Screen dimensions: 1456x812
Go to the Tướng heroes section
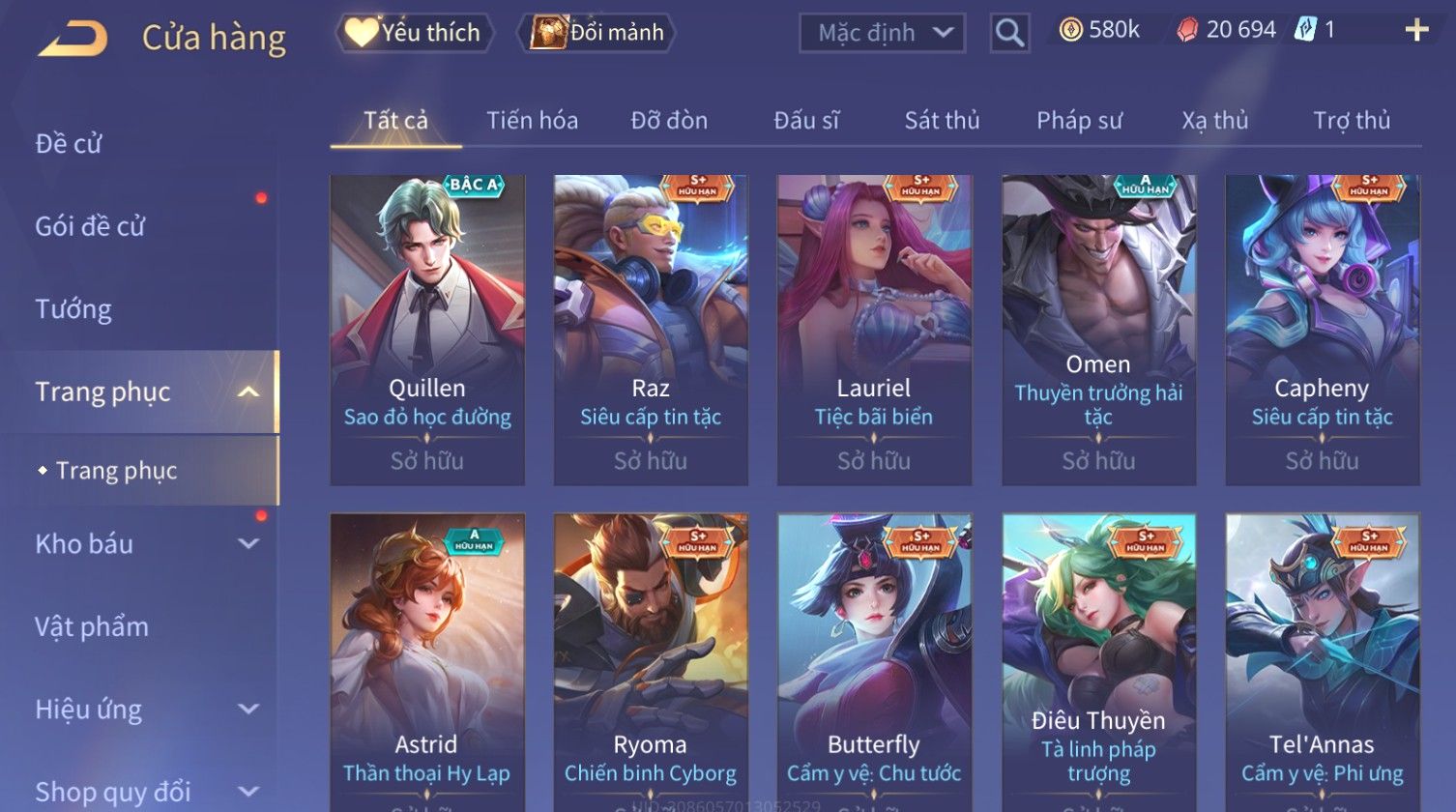(73, 309)
